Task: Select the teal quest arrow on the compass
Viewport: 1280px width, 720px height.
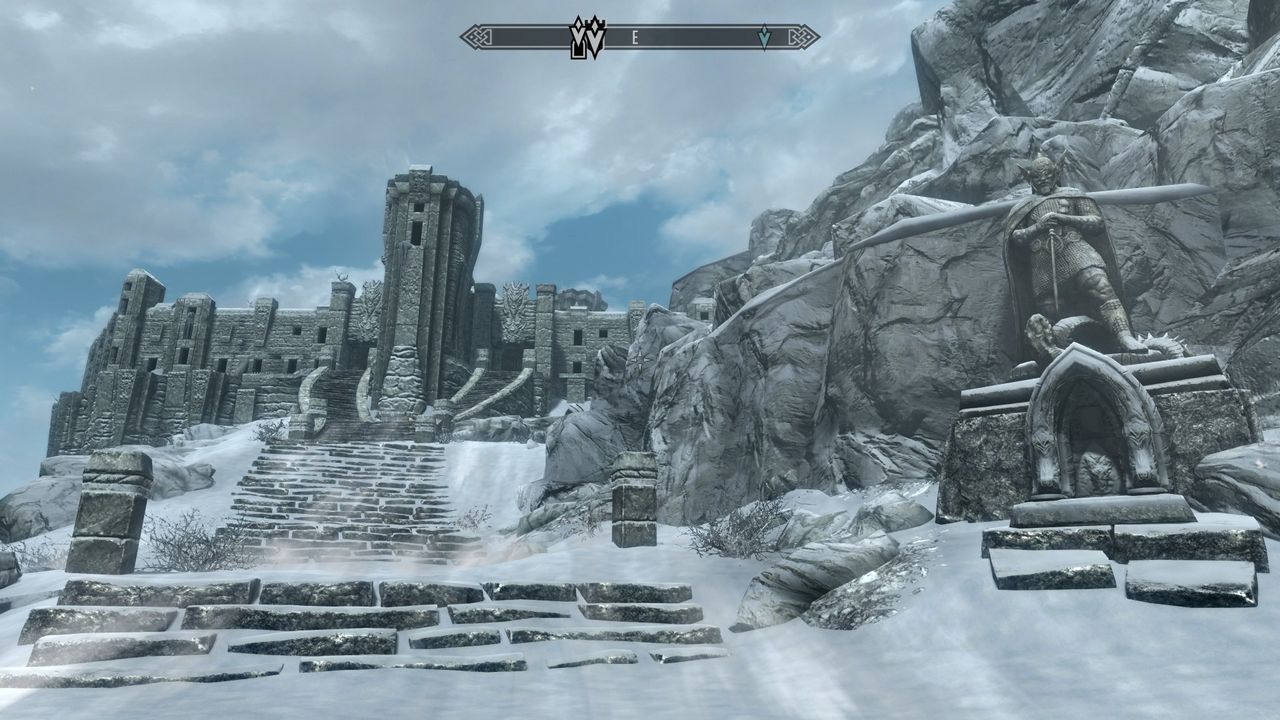Action: point(765,37)
